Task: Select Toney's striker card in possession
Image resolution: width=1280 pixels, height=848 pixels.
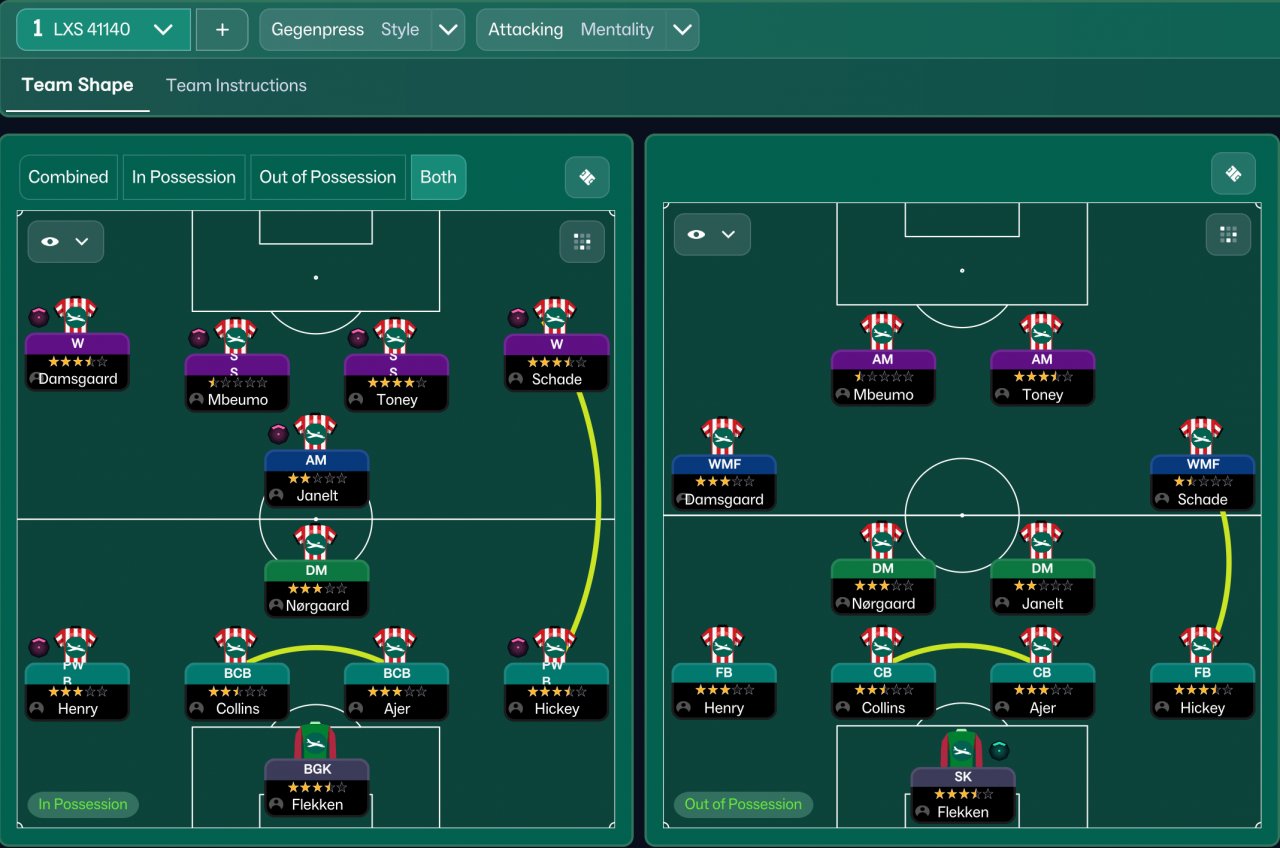Action: 396,382
